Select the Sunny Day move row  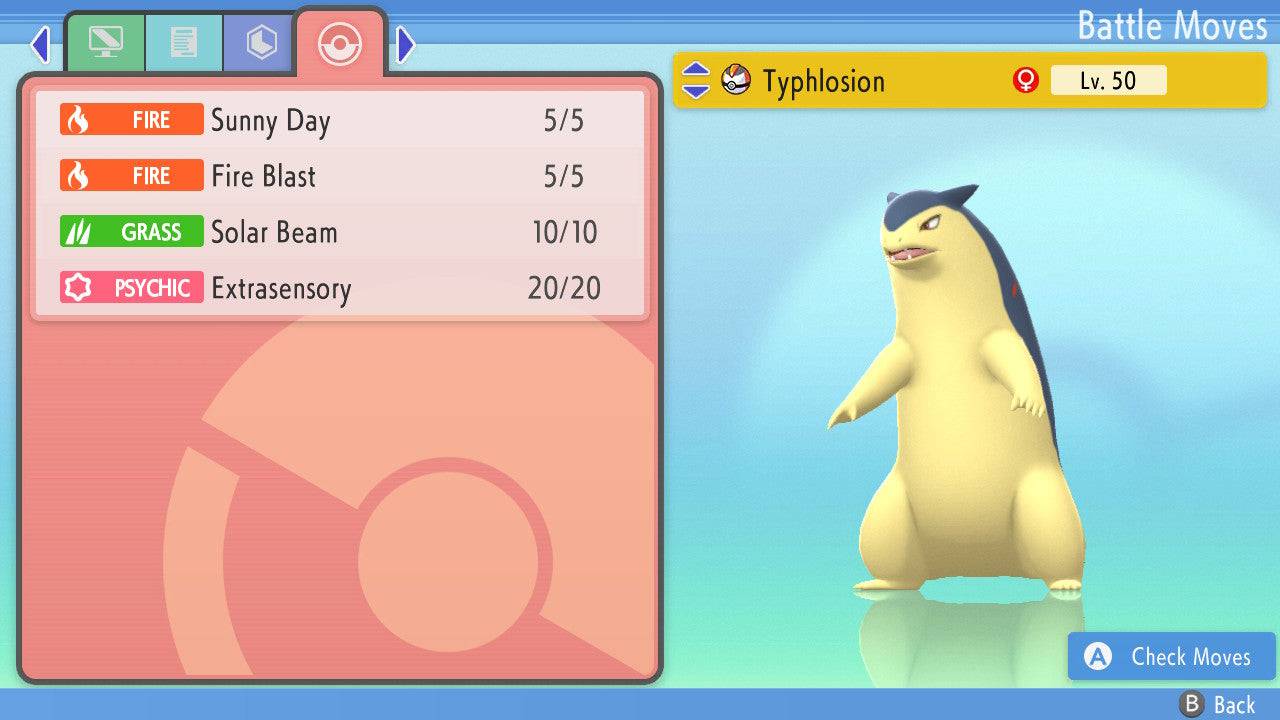coord(340,121)
